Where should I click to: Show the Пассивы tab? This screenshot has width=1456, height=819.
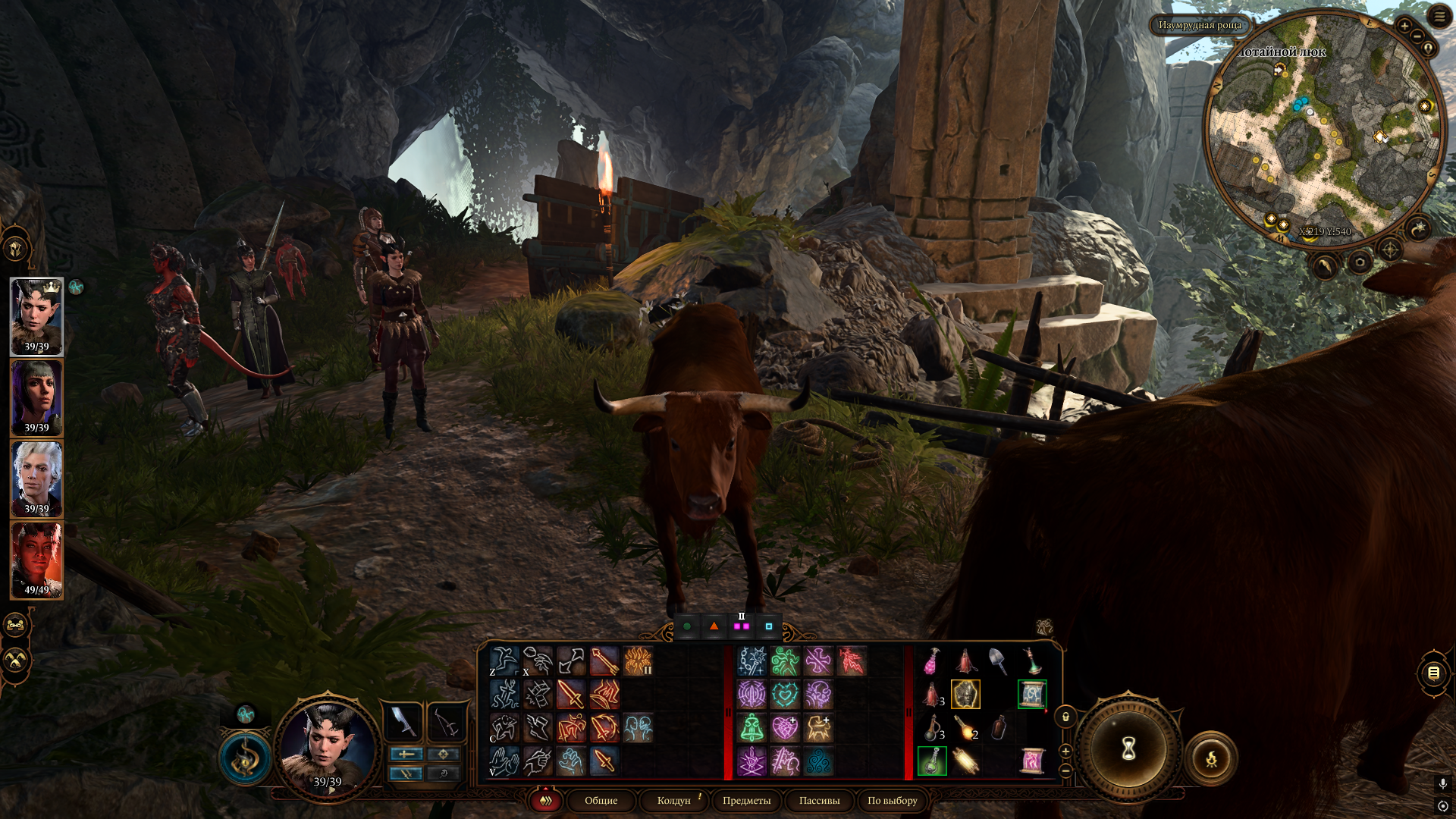click(x=819, y=801)
